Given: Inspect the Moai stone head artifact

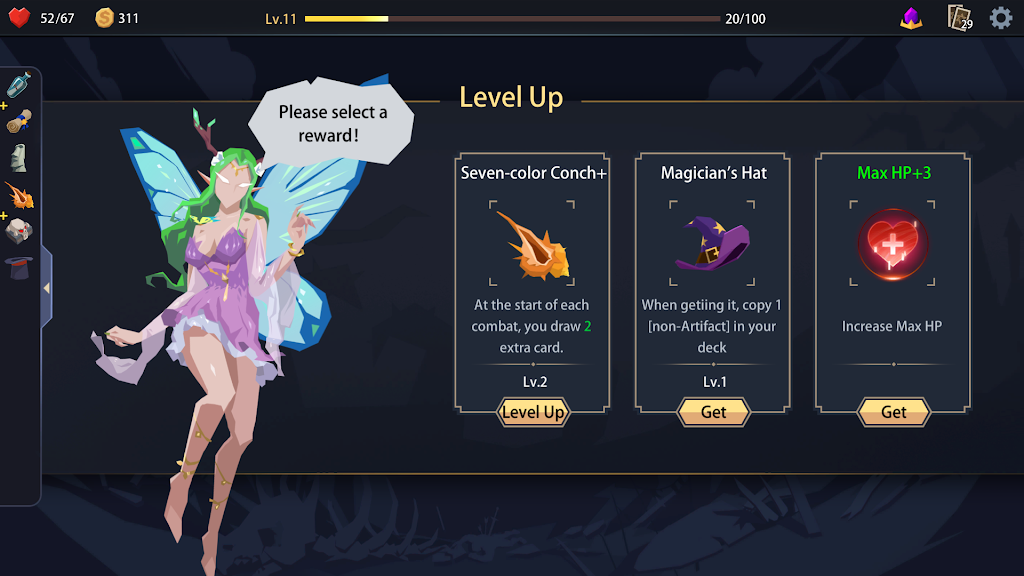Looking at the screenshot, I should pyautogui.click(x=19, y=158).
